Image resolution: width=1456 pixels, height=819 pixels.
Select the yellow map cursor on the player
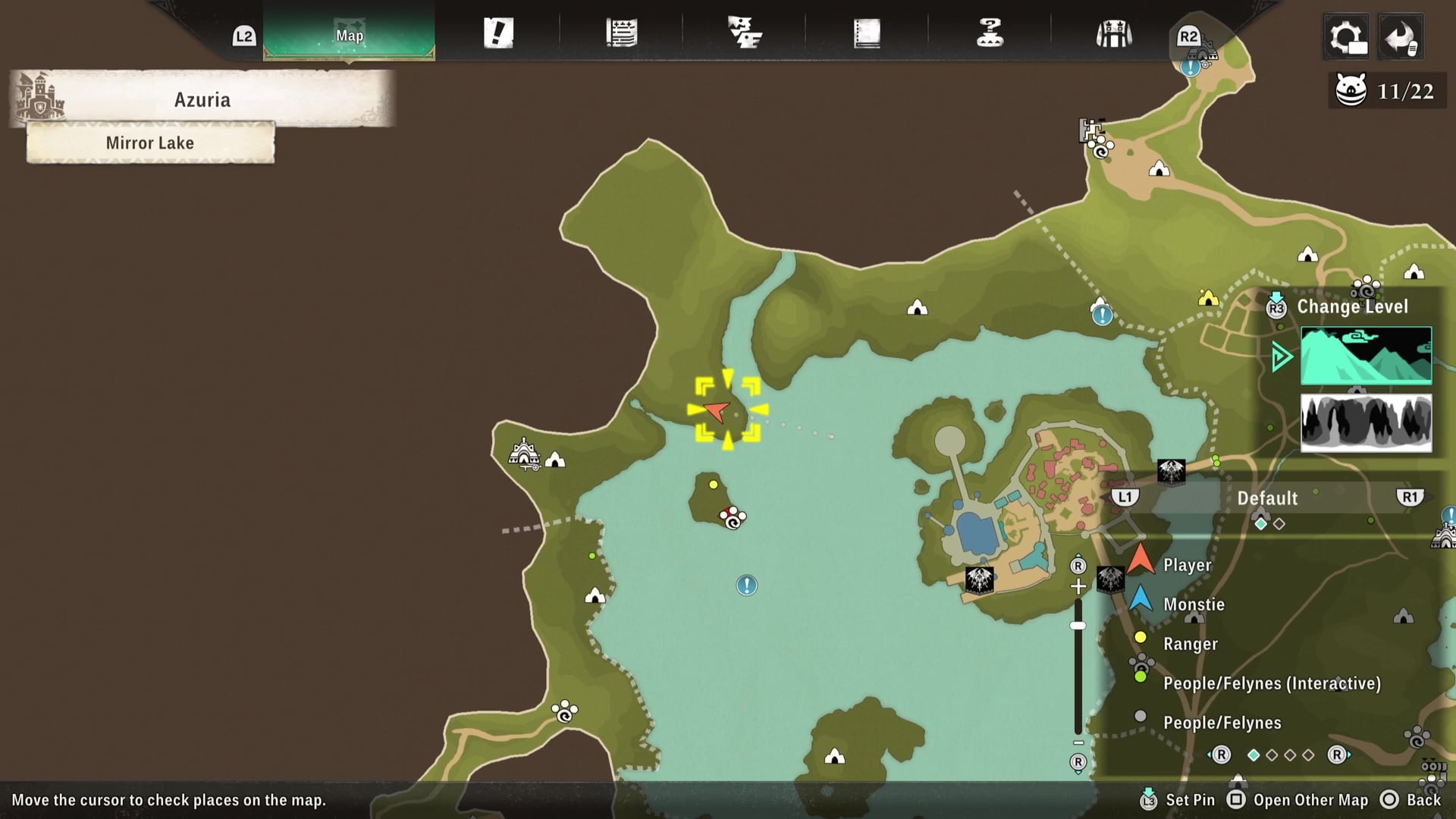point(727,409)
